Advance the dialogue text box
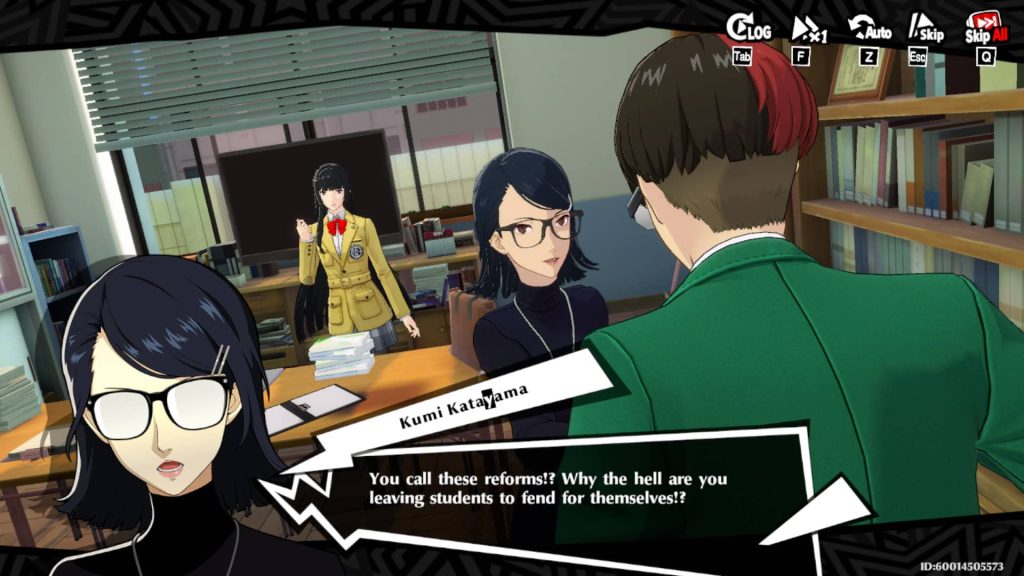Viewport: 1024px width, 576px height. point(548,487)
